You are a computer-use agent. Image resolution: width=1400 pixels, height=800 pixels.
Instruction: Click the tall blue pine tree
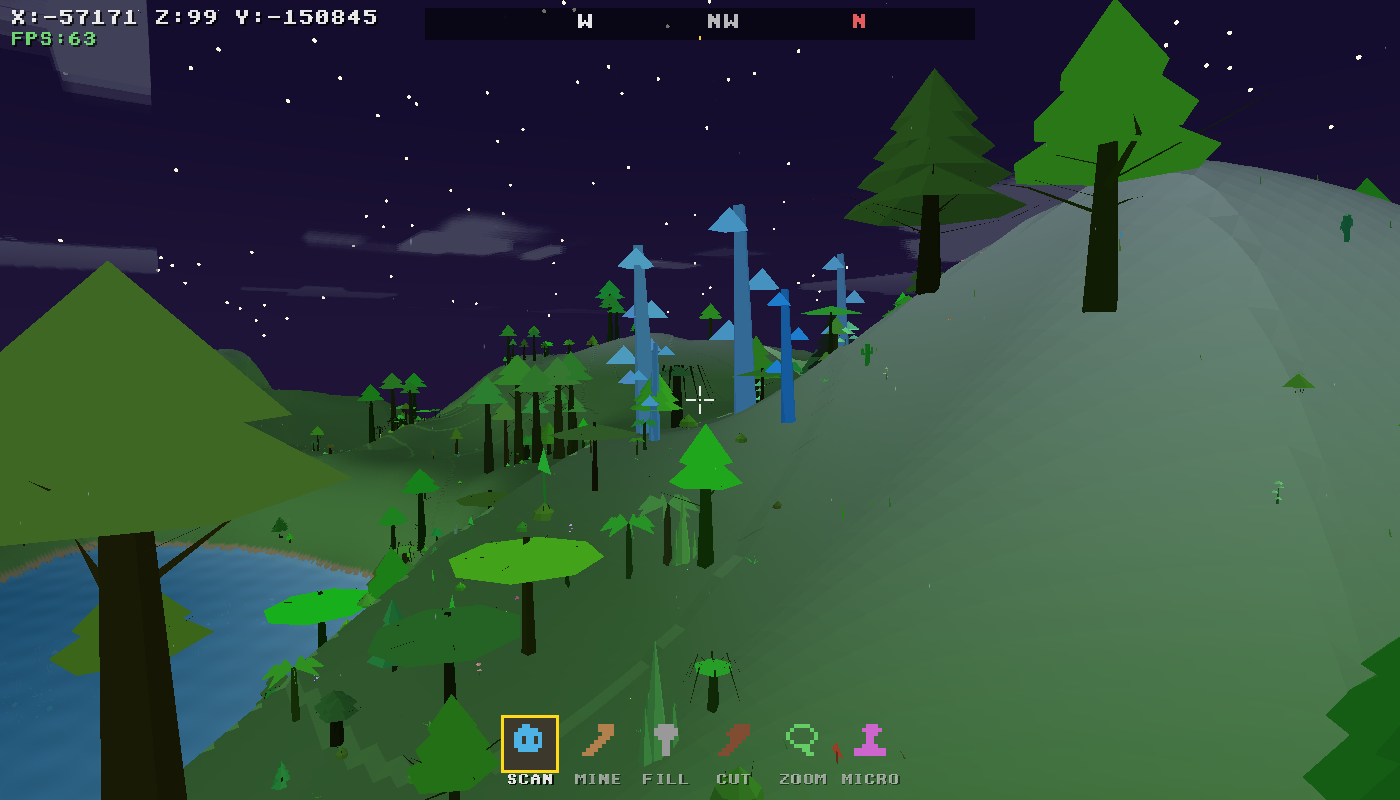pyautogui.click(x=740, y=300)
